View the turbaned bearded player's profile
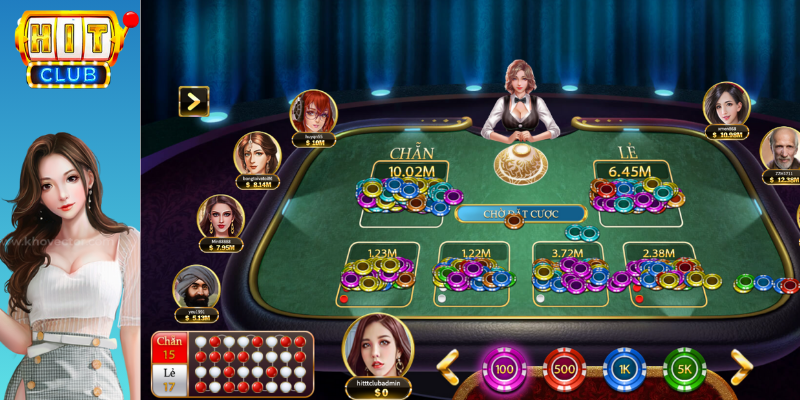Screen dimensions: 800x400 [x=196, y=289]
